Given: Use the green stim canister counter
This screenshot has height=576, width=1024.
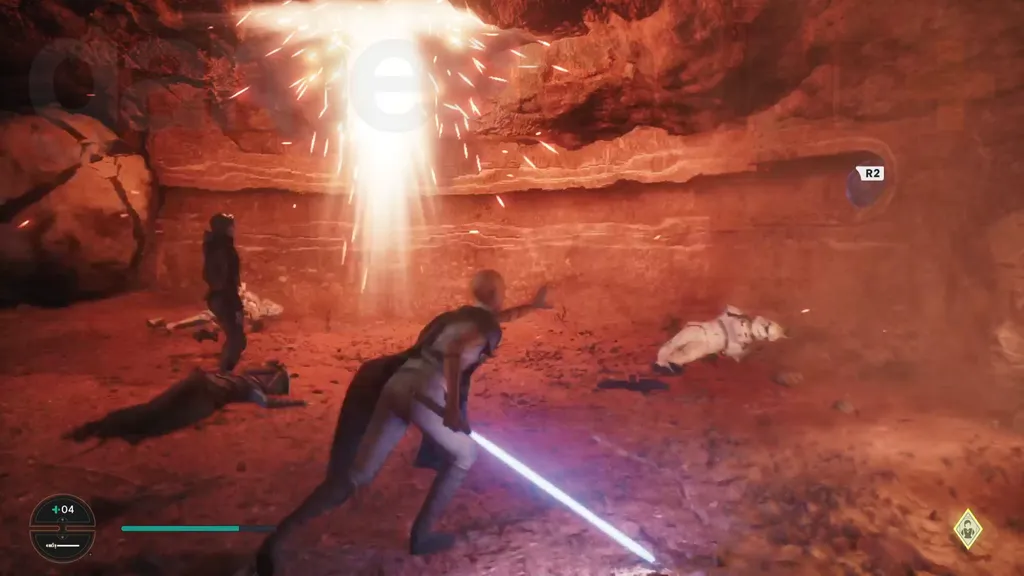Looking at the screenshot, I should (62, 511).
